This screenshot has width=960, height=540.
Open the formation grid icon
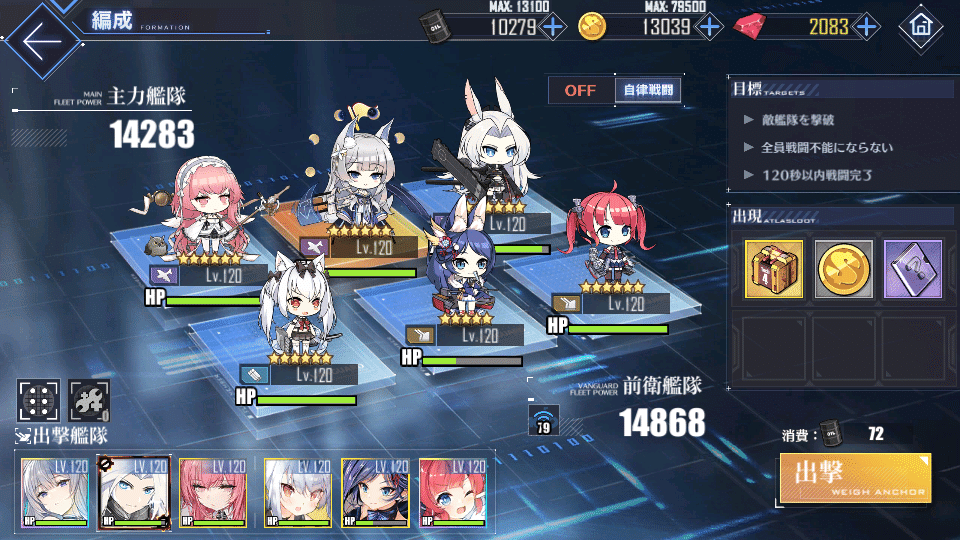point(39,401)
